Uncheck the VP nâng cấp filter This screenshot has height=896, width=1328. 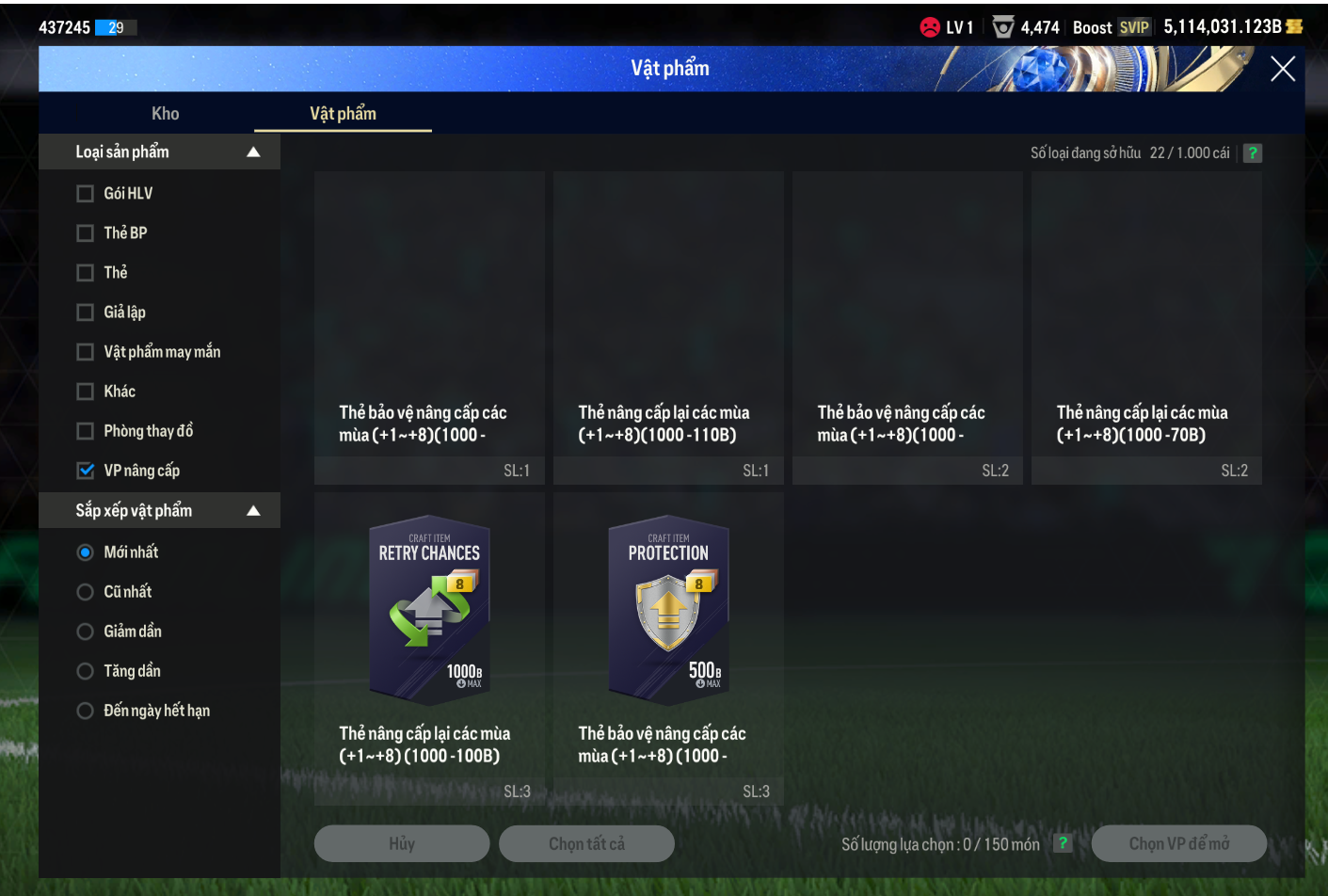coord(86,471)
